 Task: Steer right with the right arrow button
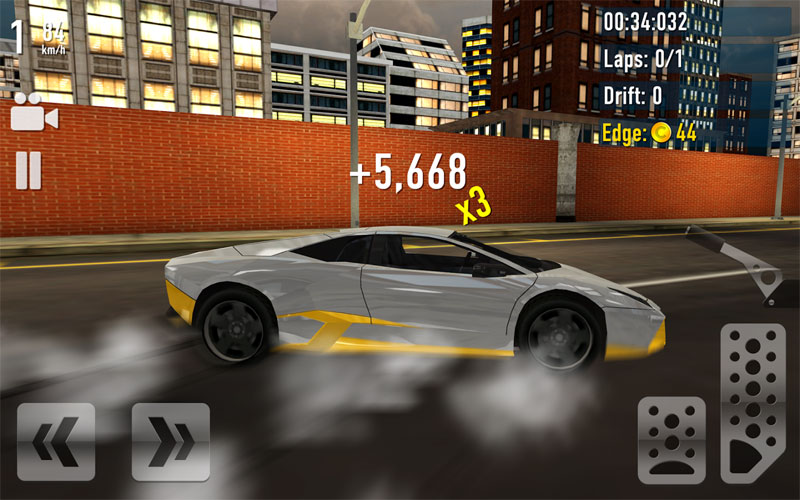pos(170,441)
